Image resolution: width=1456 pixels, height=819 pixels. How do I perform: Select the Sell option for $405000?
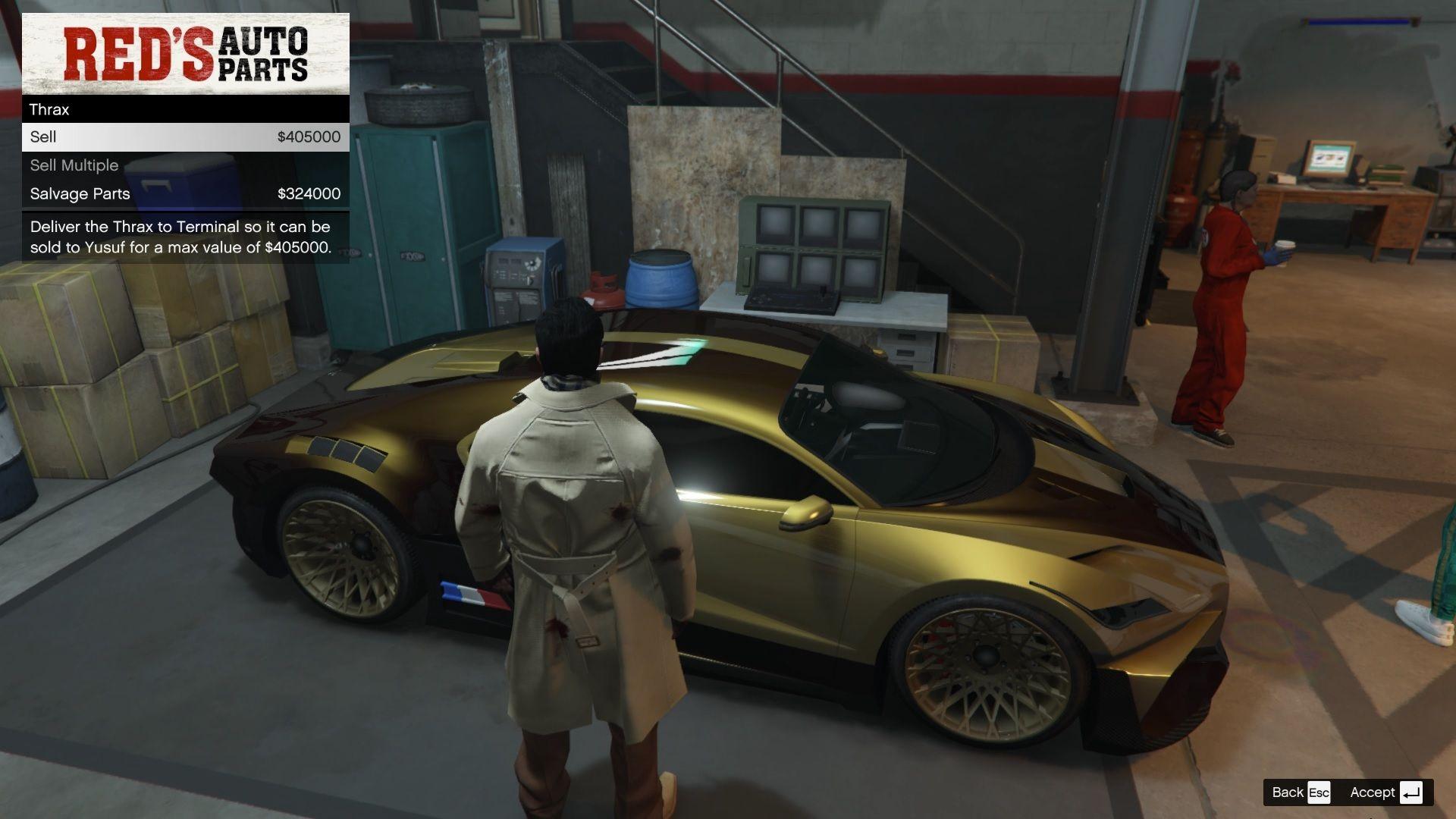click(x=186, y=137)
